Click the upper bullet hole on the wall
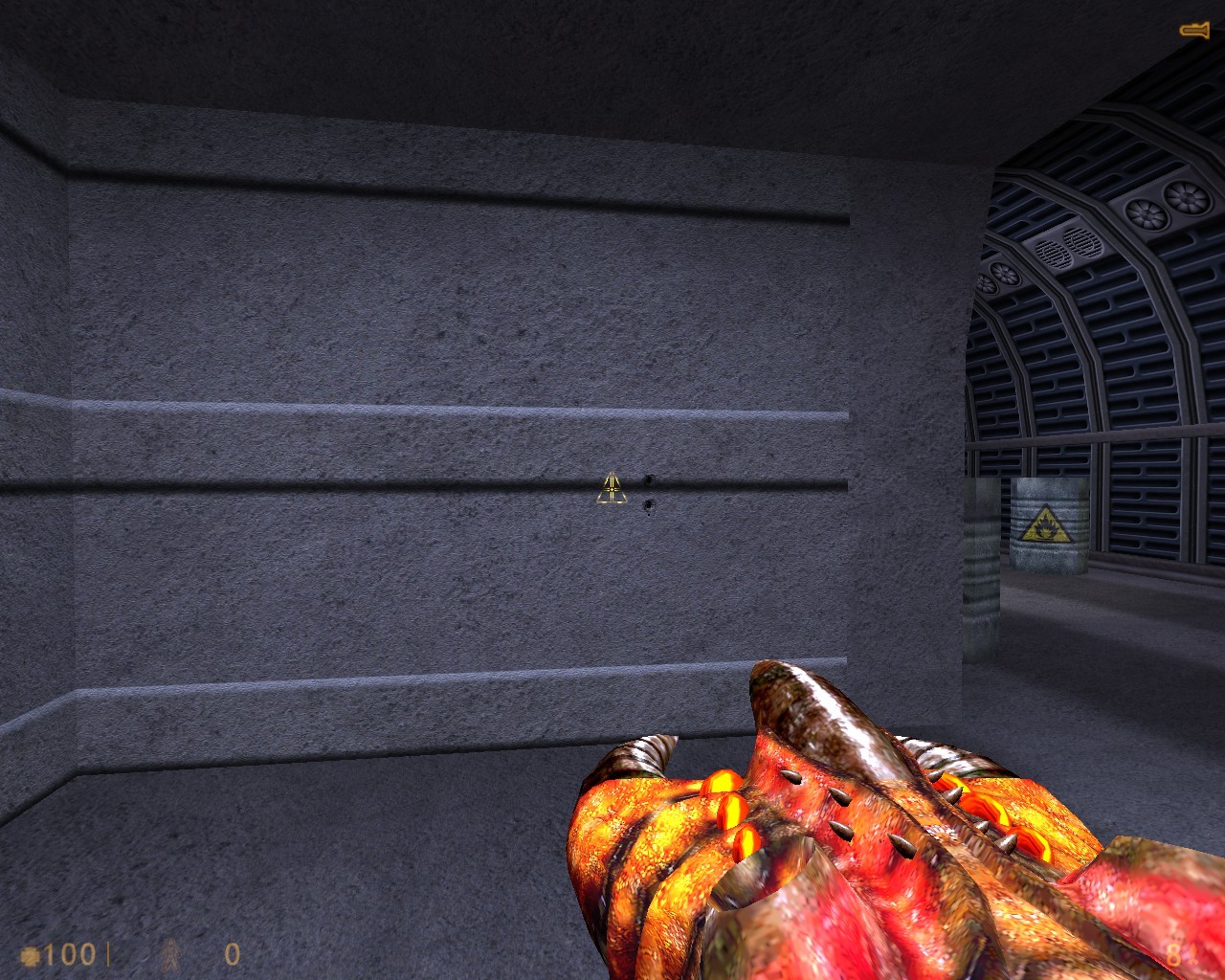The height and width of the screenshot is (980, 1225). pos(649,479)
